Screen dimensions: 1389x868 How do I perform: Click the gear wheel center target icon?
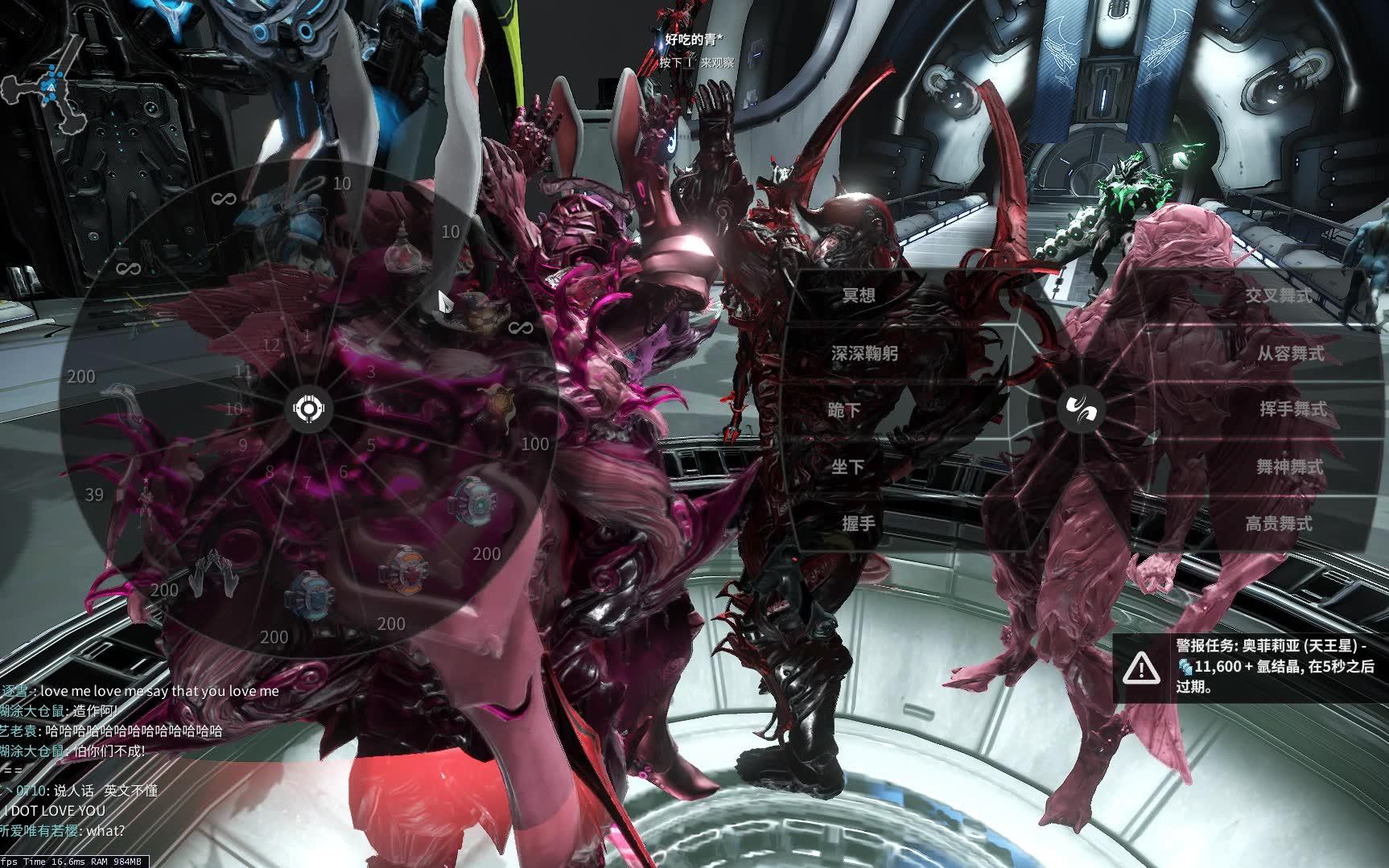[x=309, y=409]
